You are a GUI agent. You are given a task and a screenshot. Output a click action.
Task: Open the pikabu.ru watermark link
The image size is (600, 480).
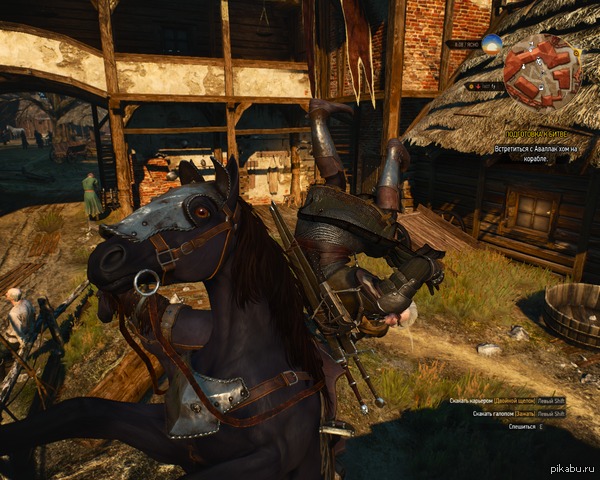point(571,471)
